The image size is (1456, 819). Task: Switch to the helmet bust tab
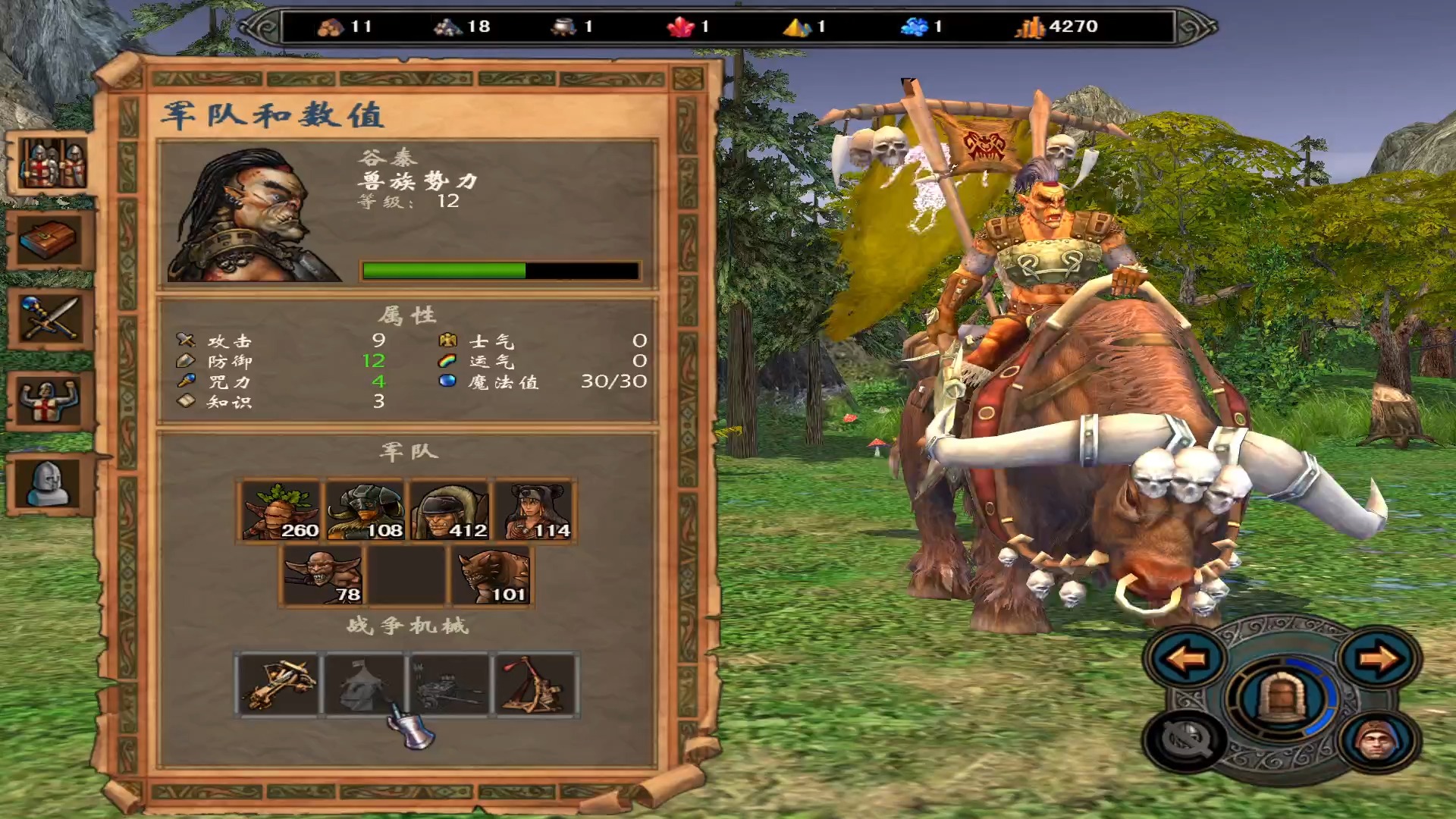click(50, 483)
